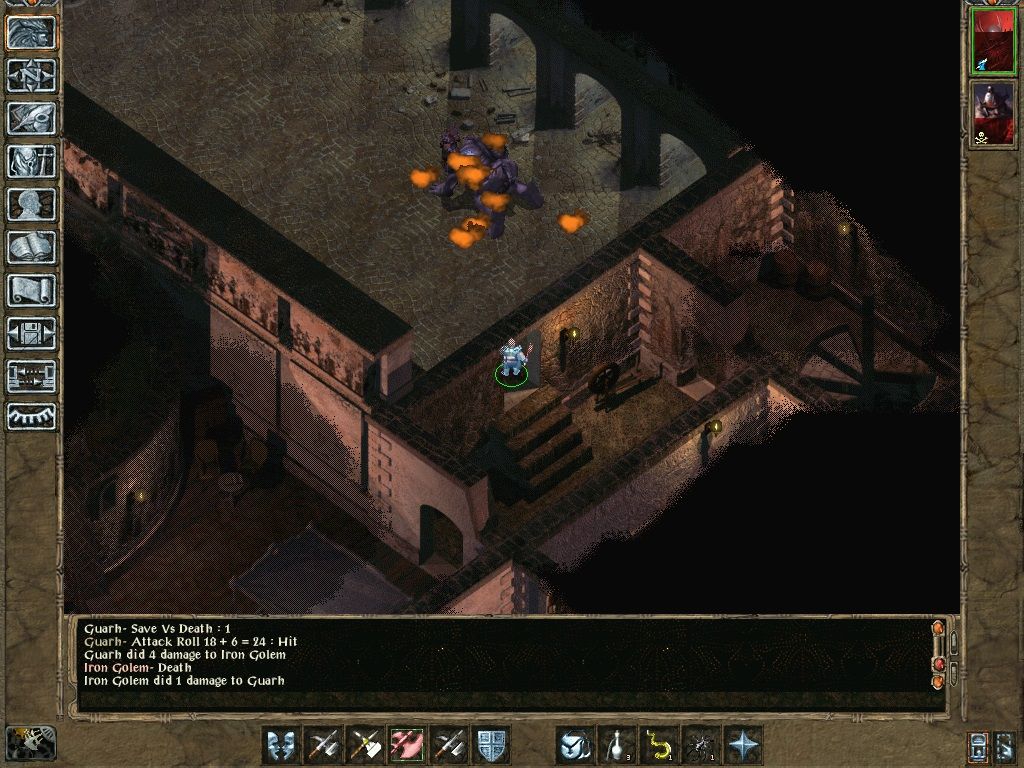The image size is (1024, 768).
Task: Open the area map with the compass button
Action: (x=31, y=75)
